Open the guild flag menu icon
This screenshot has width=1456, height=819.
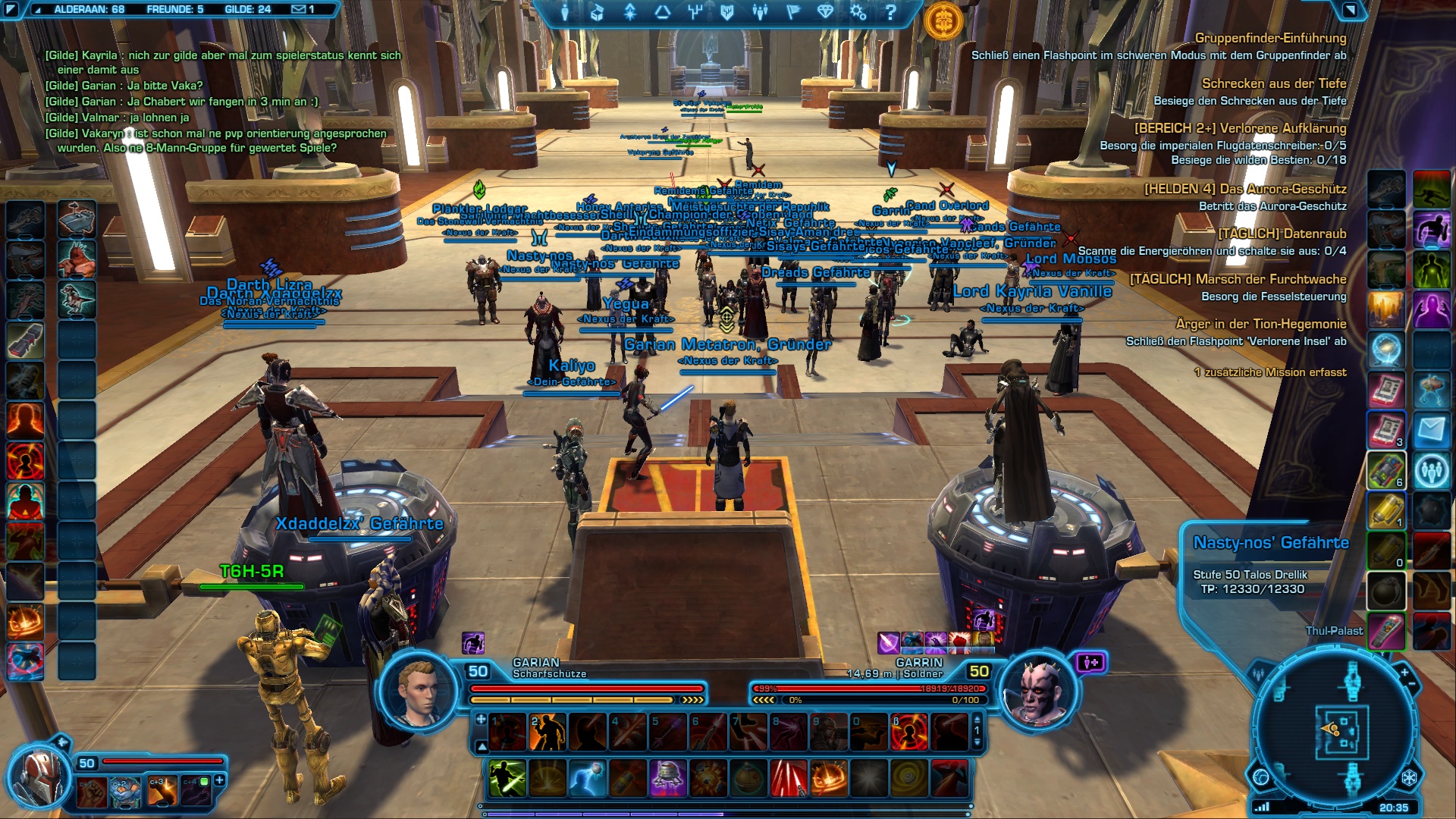(792, 12)
